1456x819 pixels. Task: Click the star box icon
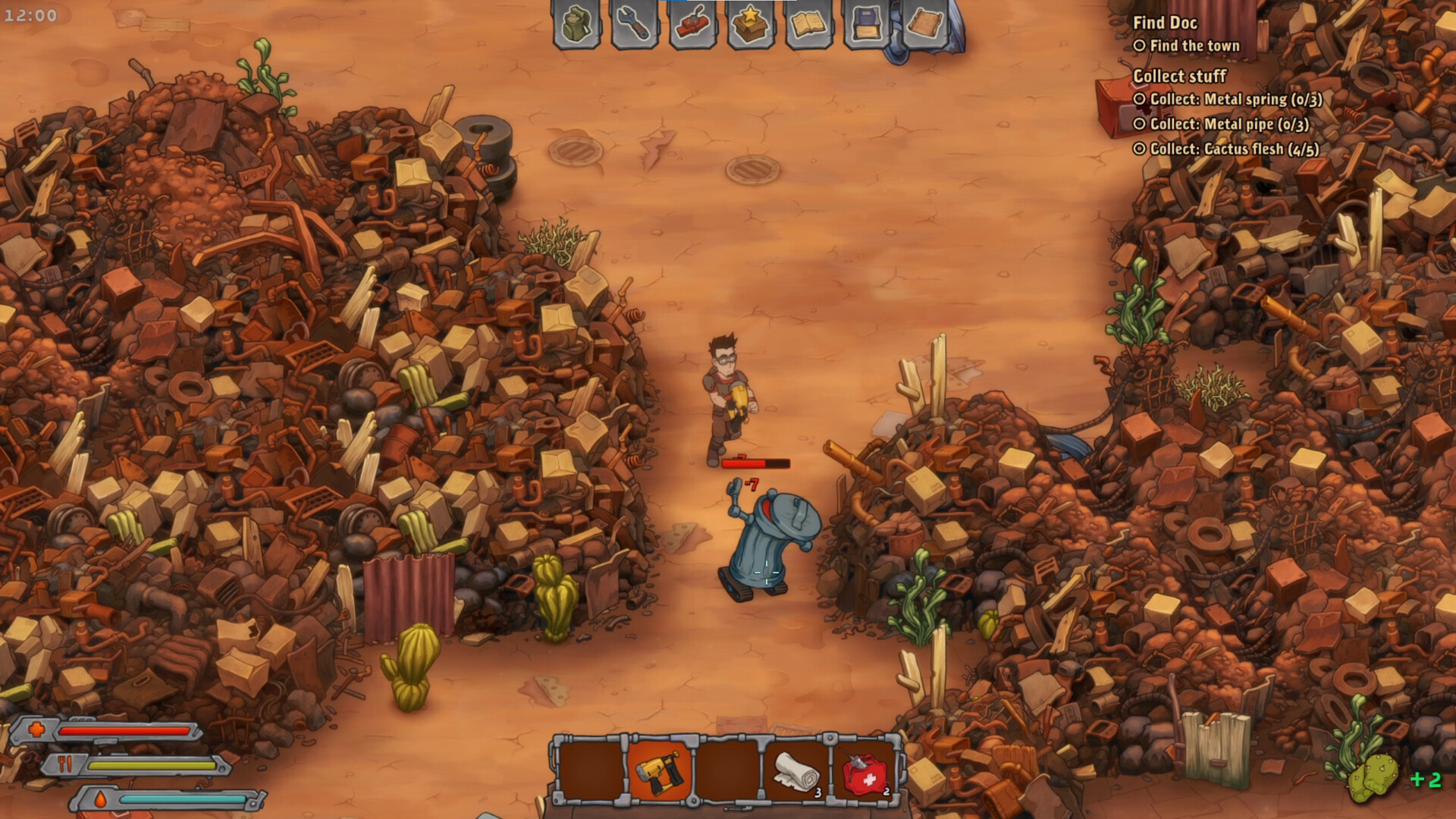pos(750,24)
